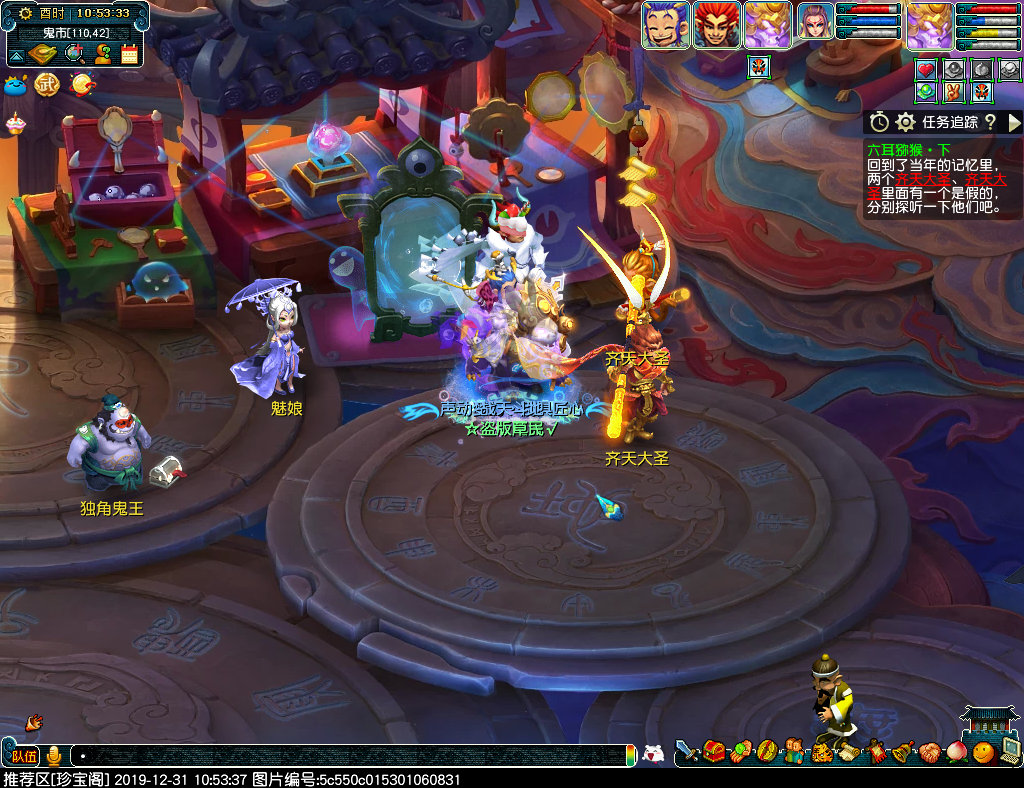
Task: Open the birthday cake event icon
Action: click(x=15, y=122)
